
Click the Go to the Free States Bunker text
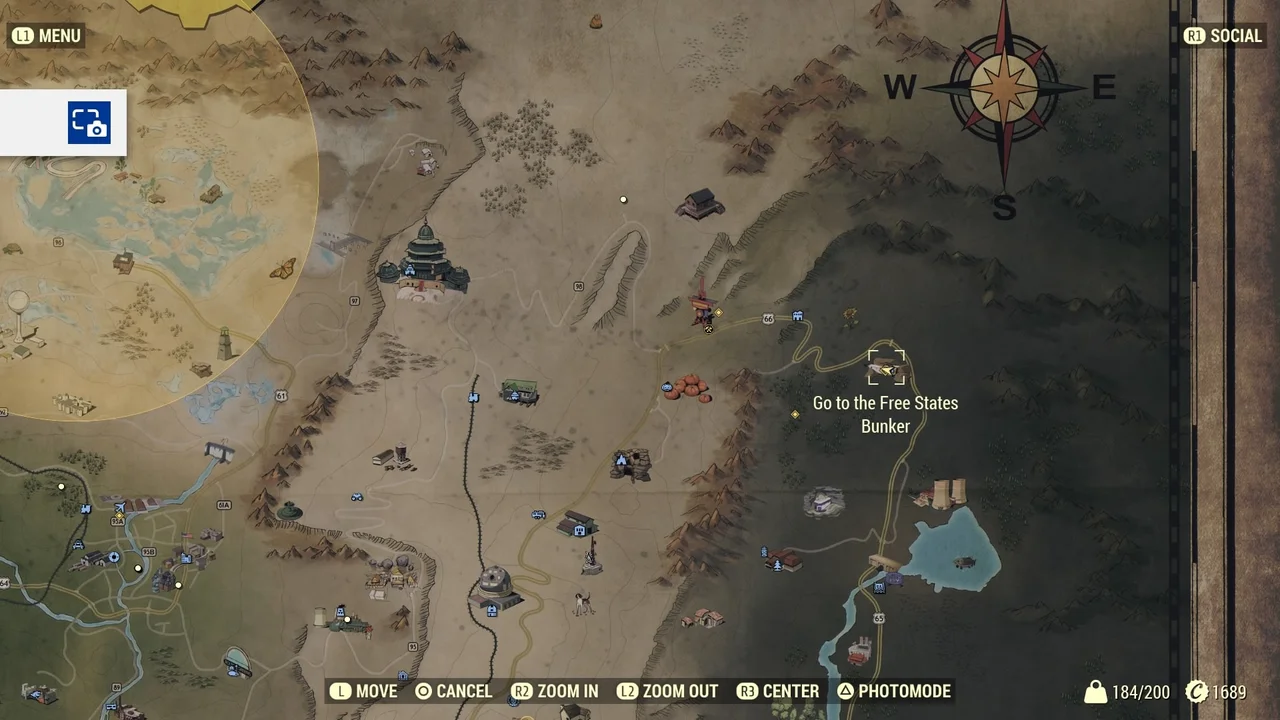click(885, 414)
